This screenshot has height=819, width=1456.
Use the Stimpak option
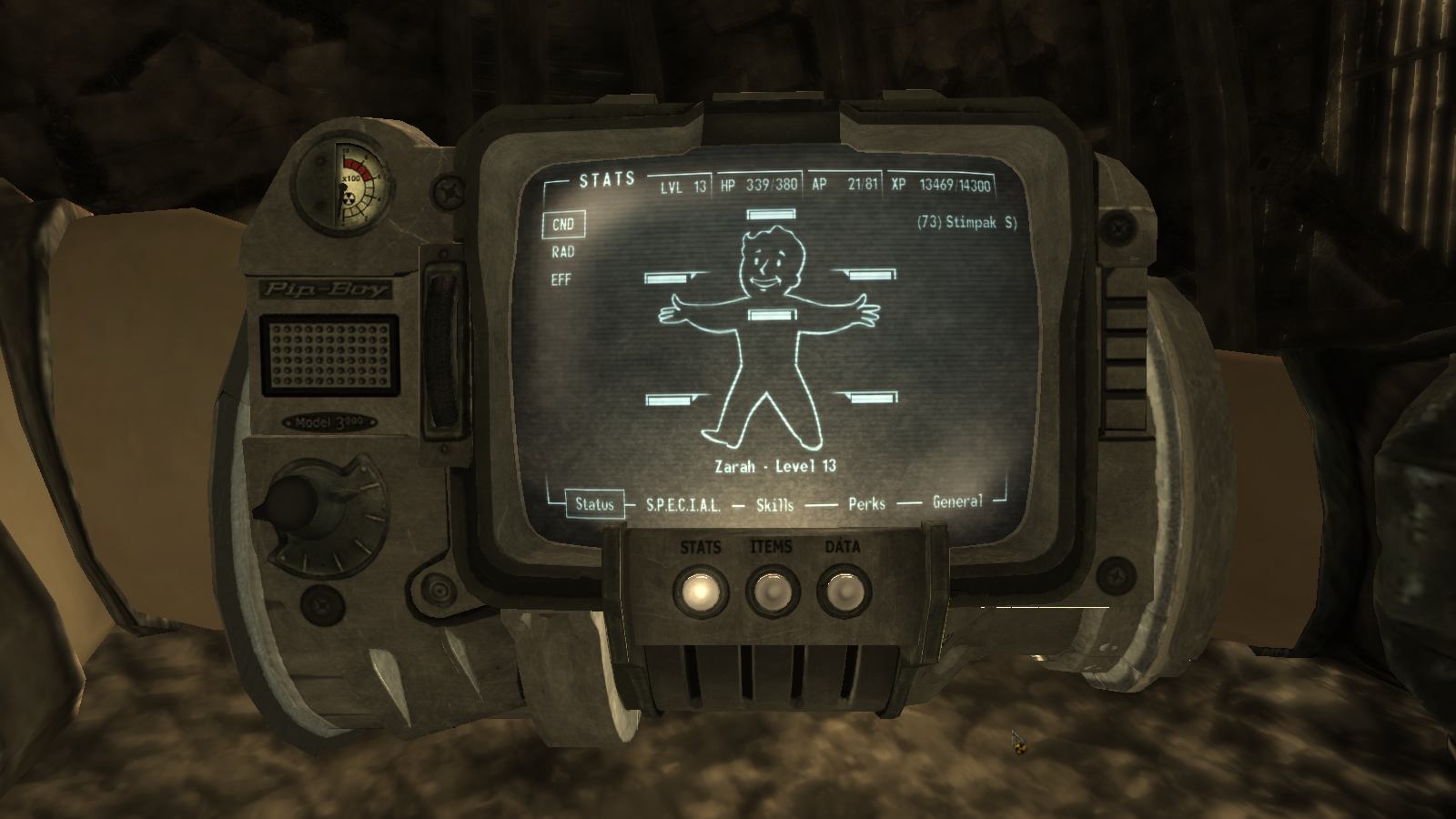[x=966, y=222]
